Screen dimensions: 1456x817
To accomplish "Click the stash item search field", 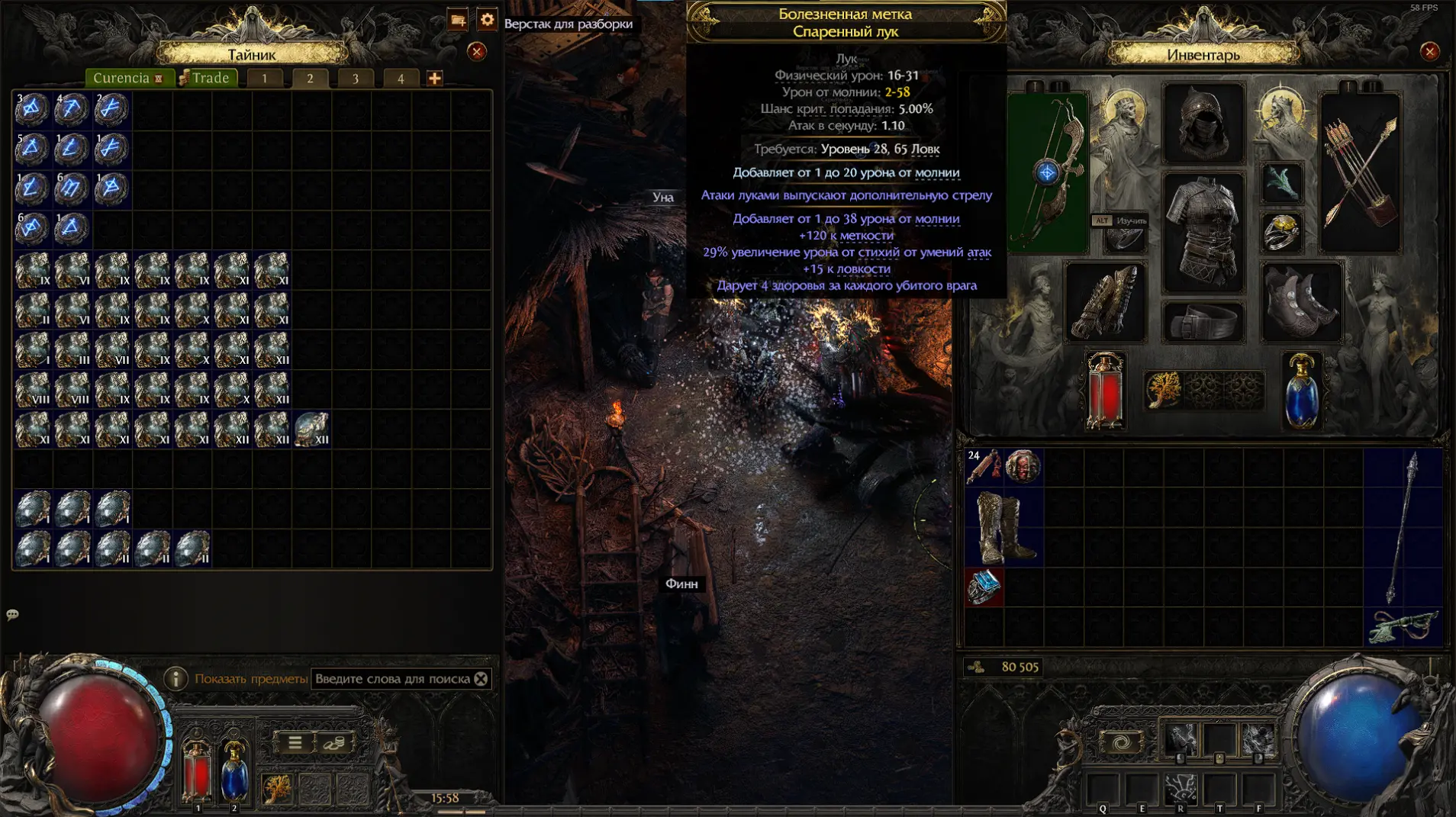I will click(392, 678).
